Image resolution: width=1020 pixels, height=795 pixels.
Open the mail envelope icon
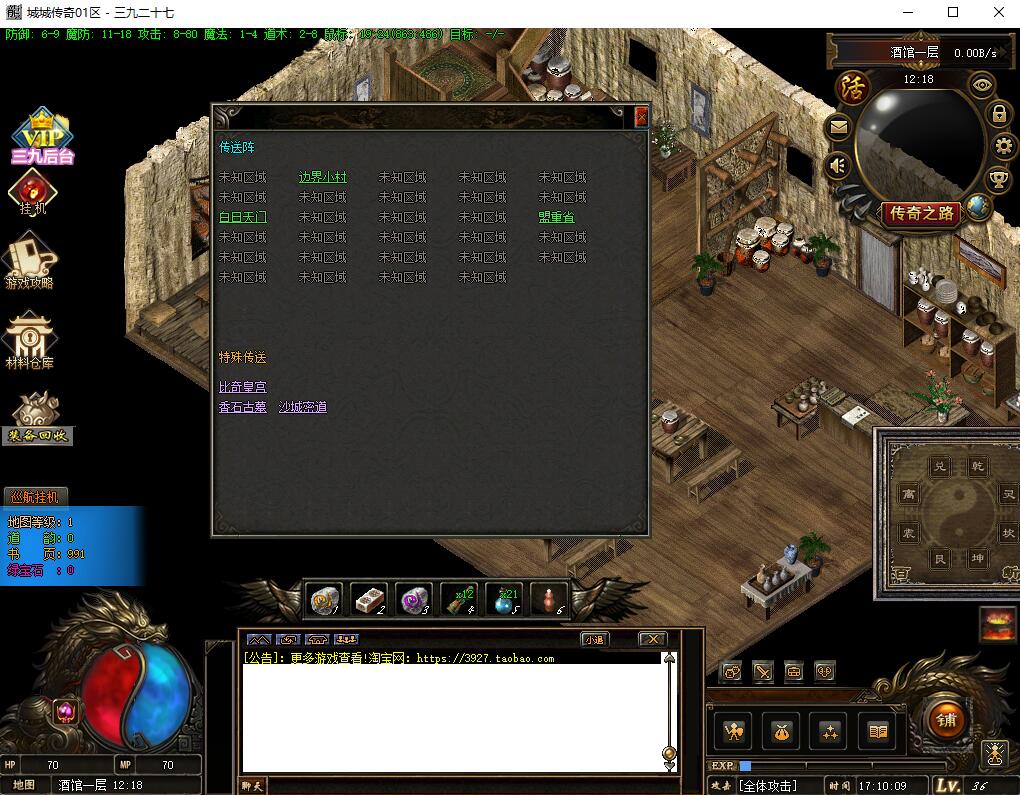(838, 127)
